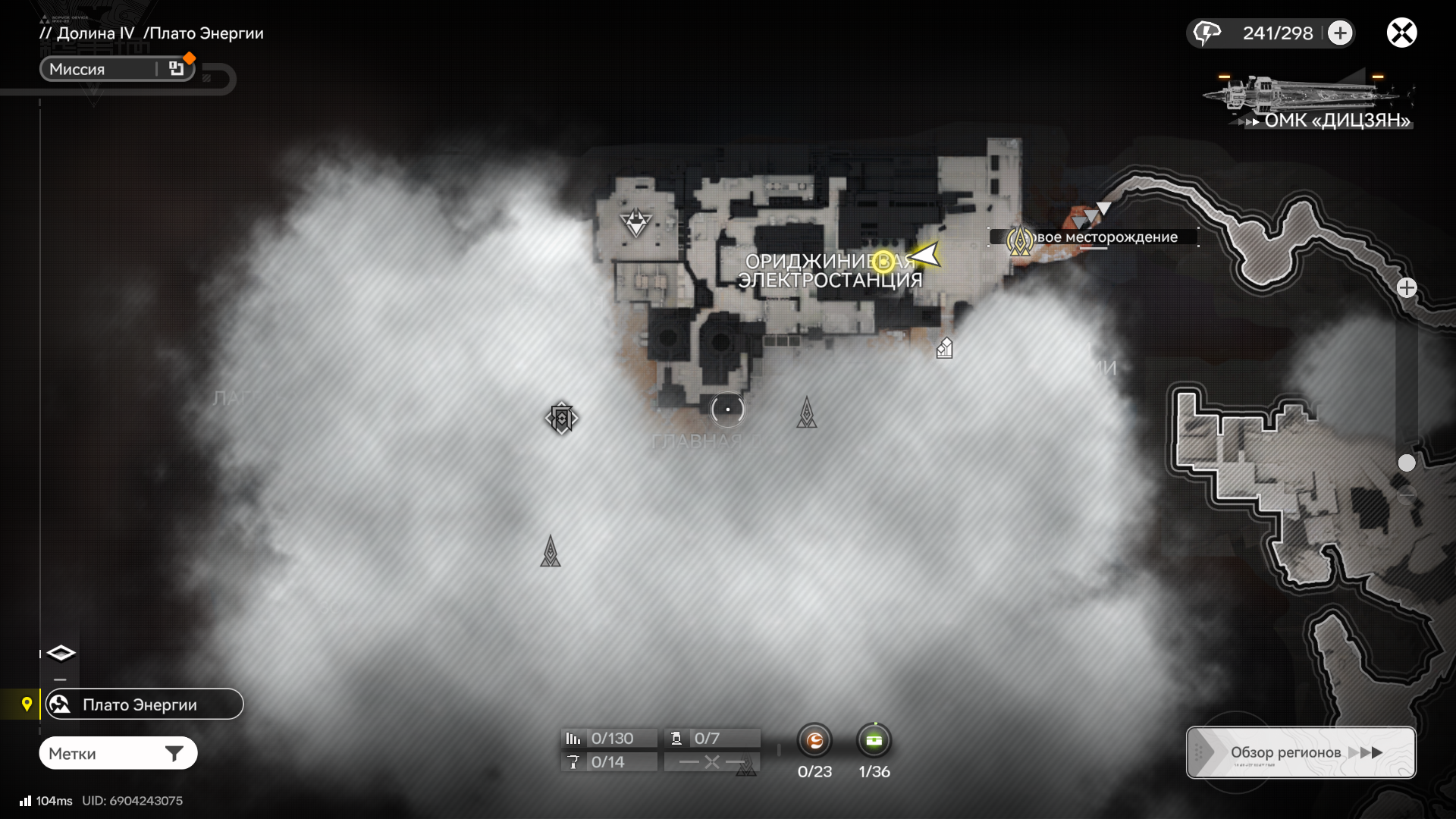Toggle the map layer switch icon
The width and height of the screenshot is (1456, 819).
click(61, 653)
